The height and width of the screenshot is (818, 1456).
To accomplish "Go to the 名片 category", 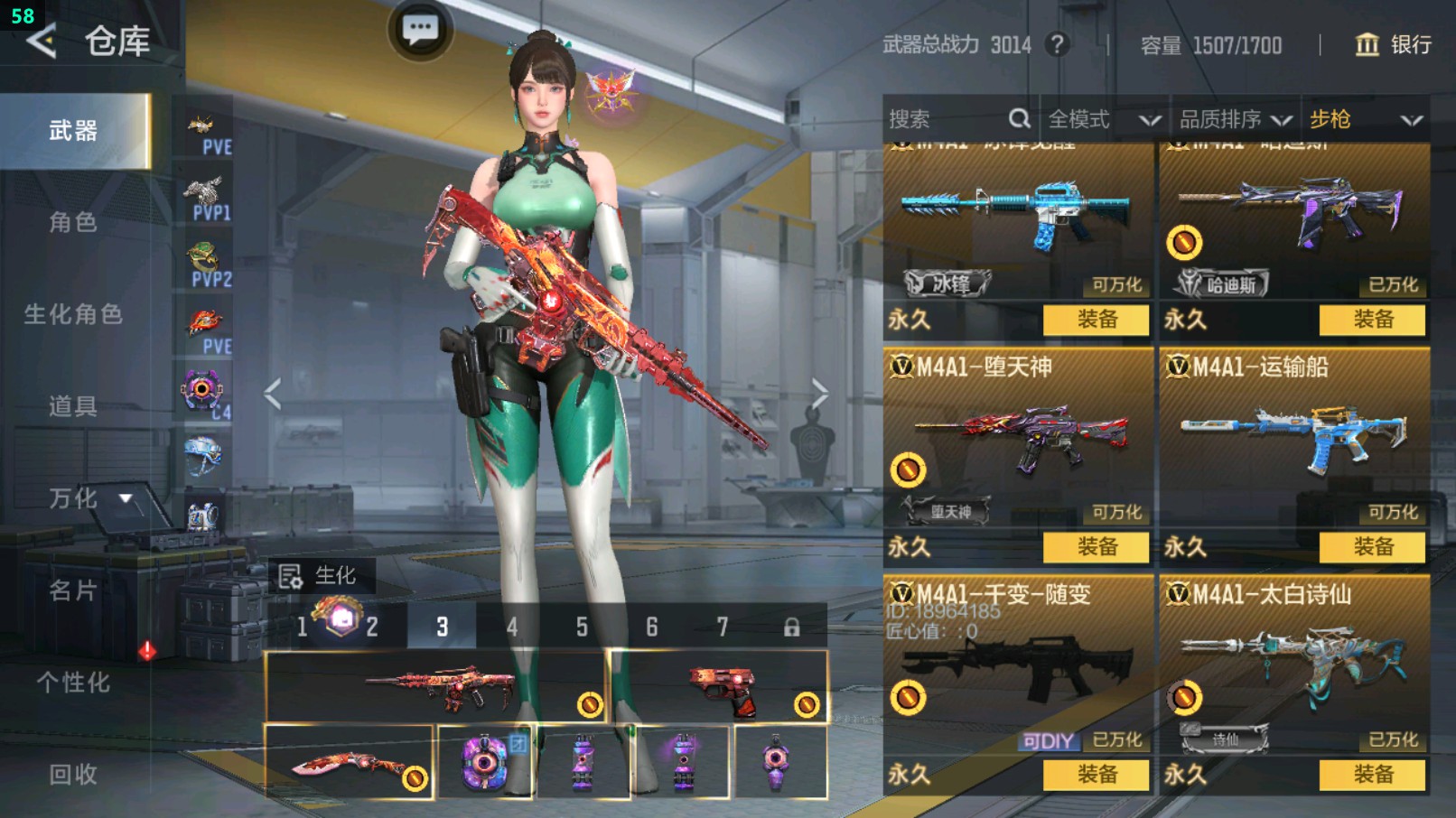I will 73,590.
